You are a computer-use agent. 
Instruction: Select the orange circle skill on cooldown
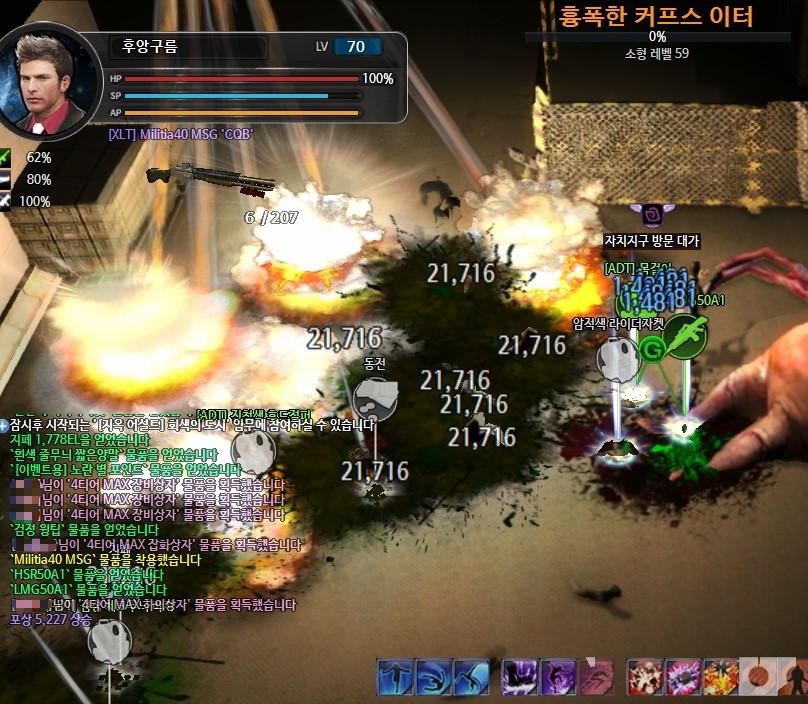[x=758, y=677]
